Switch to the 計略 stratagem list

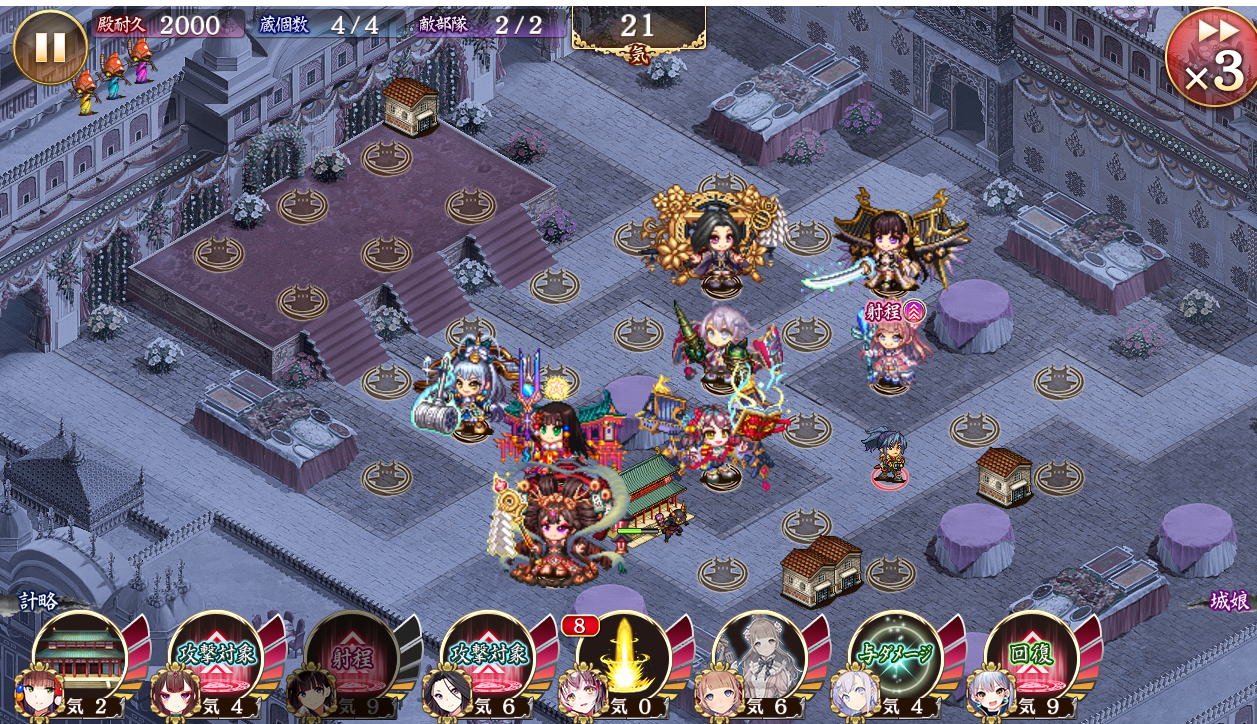pyautogui.click(x=40, y=601)
